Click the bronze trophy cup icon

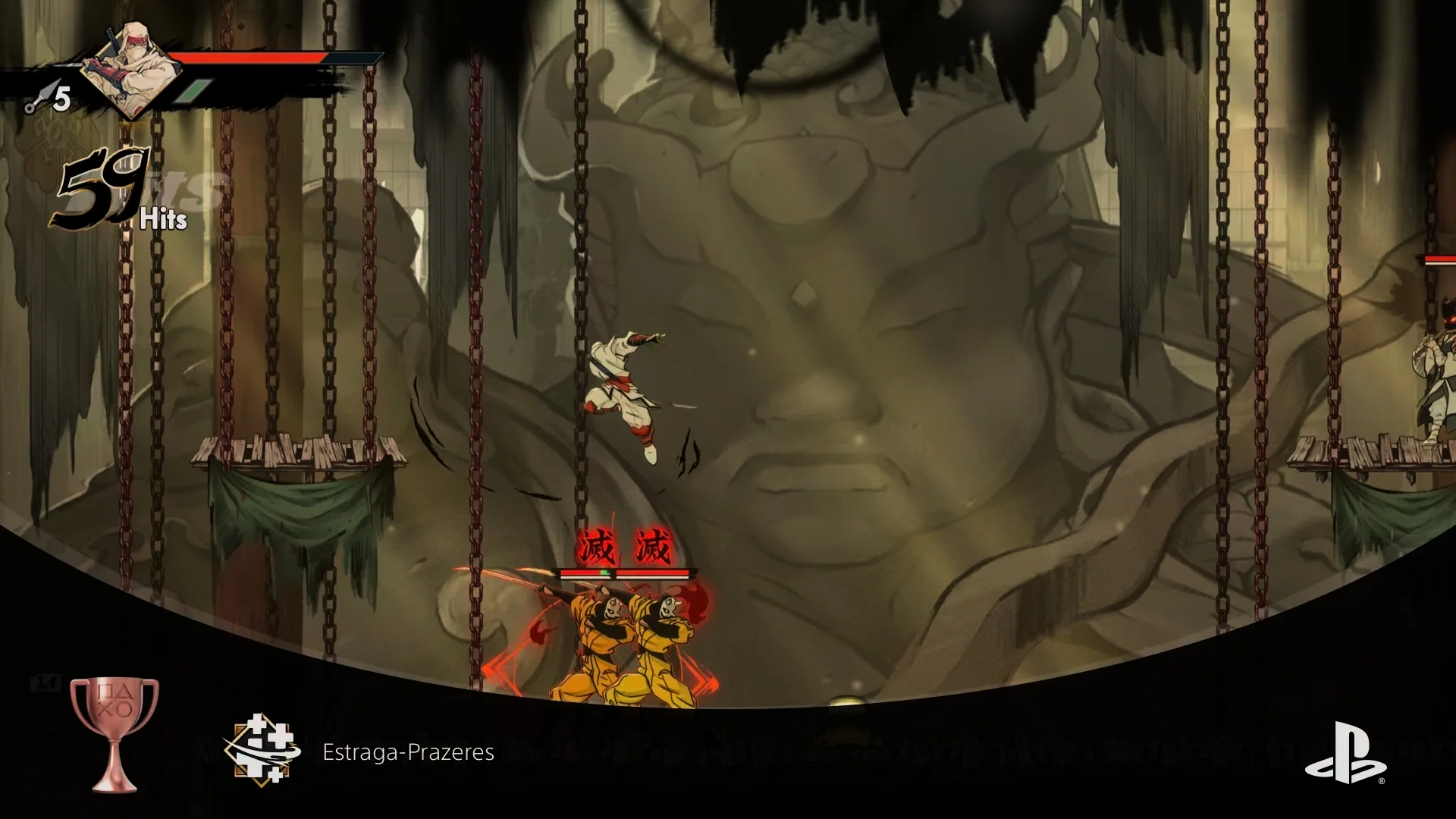115,732
